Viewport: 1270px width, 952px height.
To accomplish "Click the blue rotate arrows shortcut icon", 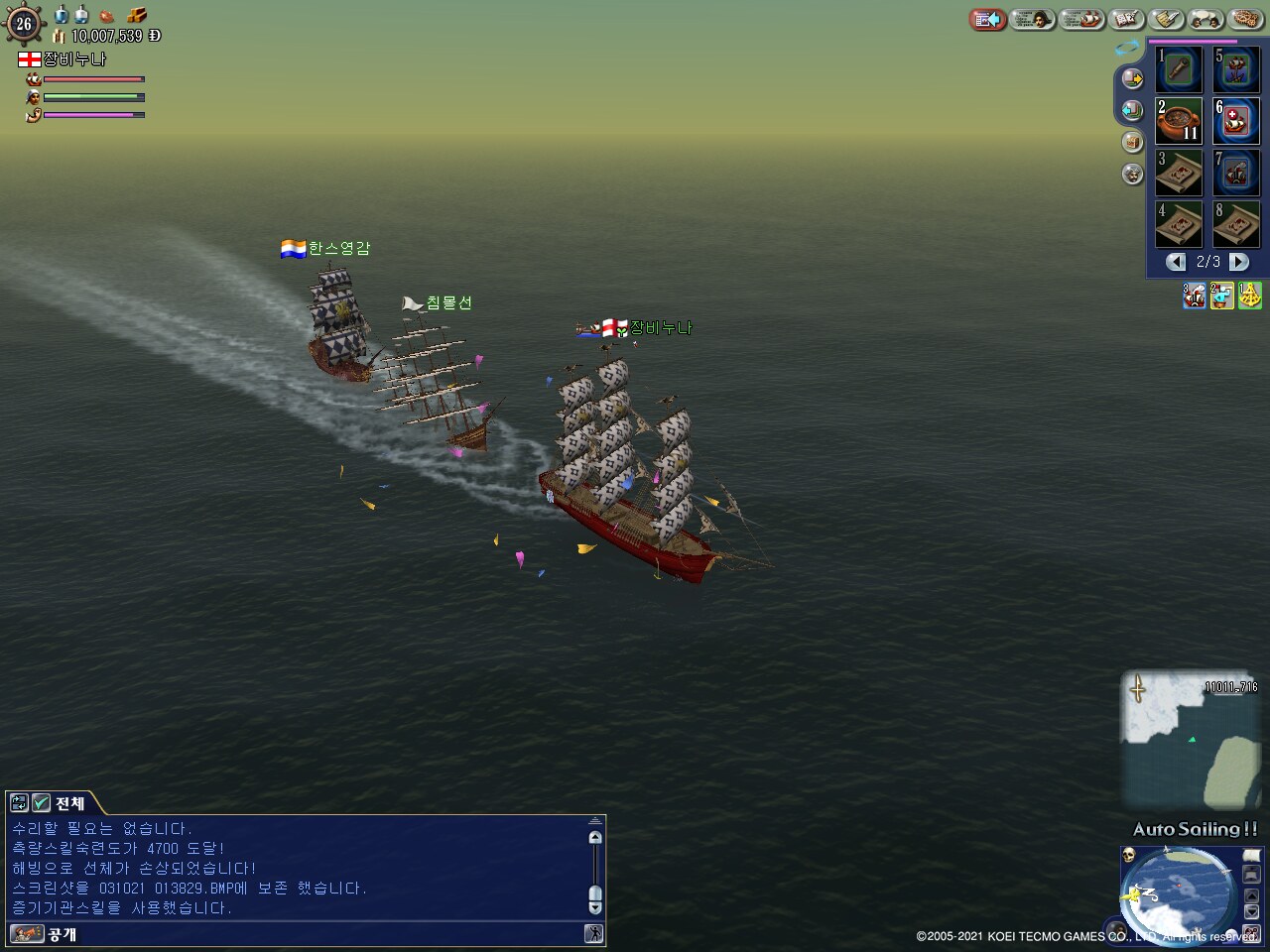I will tap(1128, 47).
